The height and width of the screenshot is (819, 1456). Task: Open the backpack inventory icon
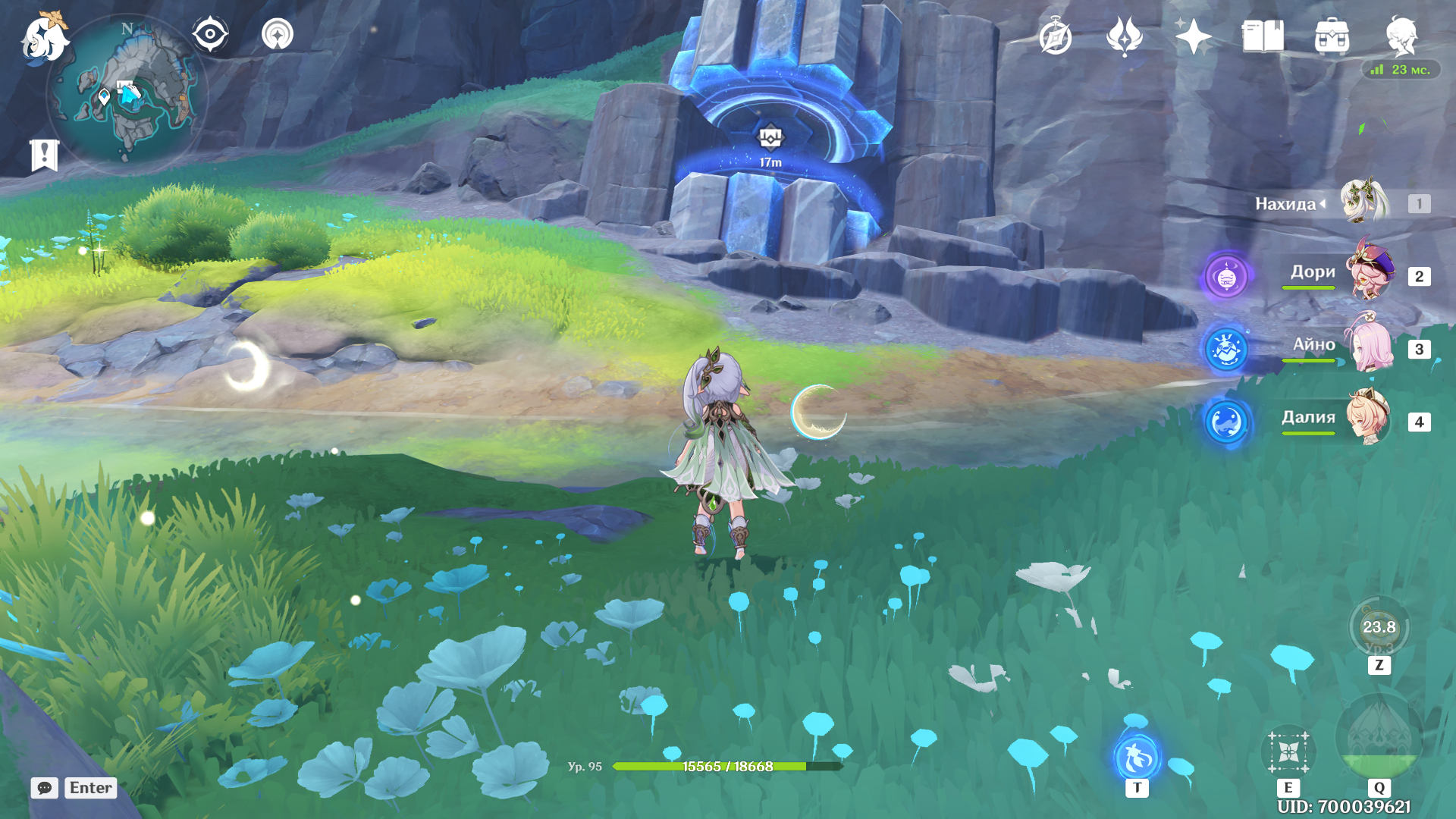point(1332,36)
